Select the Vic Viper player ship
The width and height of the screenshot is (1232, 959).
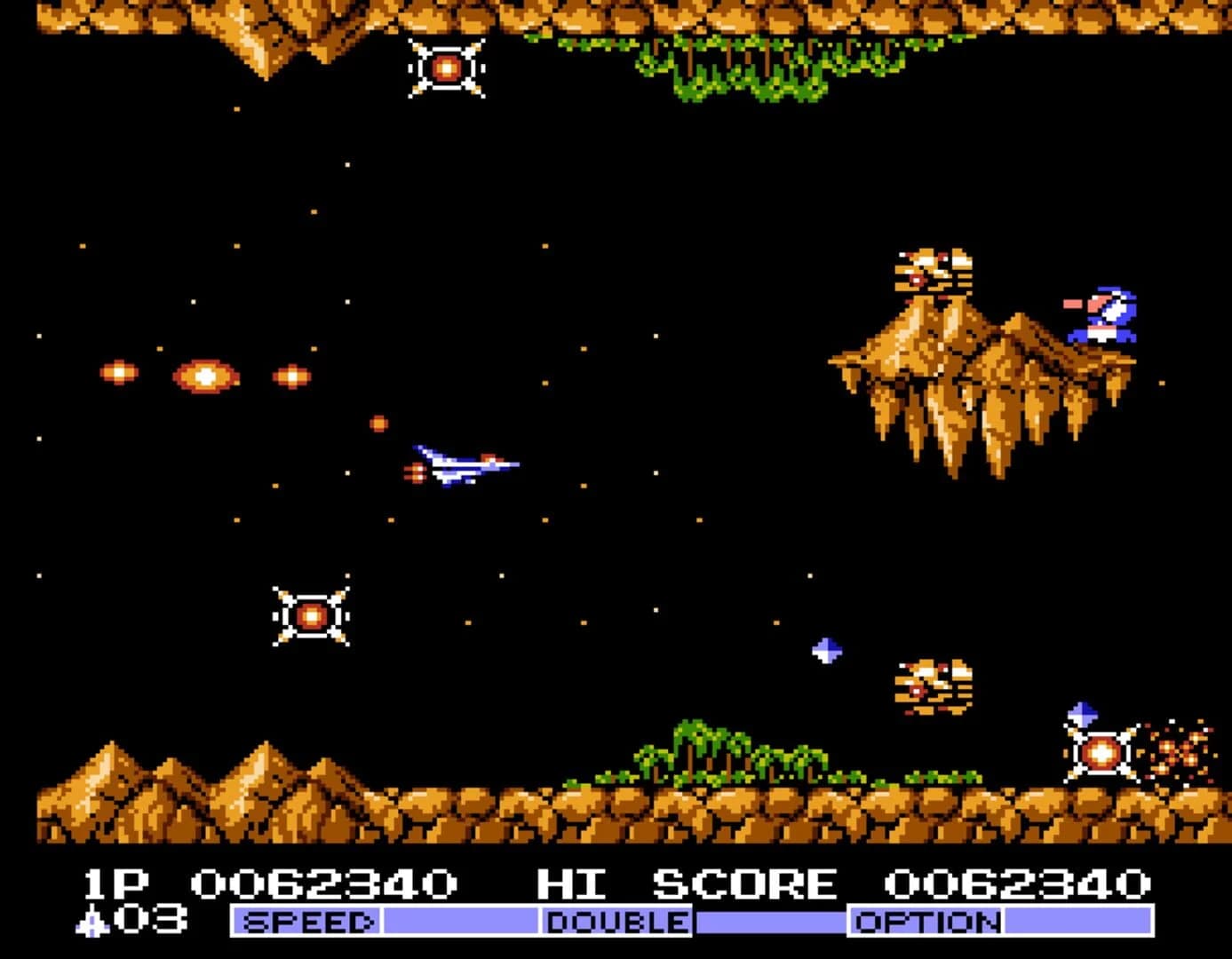coord(462,464)
